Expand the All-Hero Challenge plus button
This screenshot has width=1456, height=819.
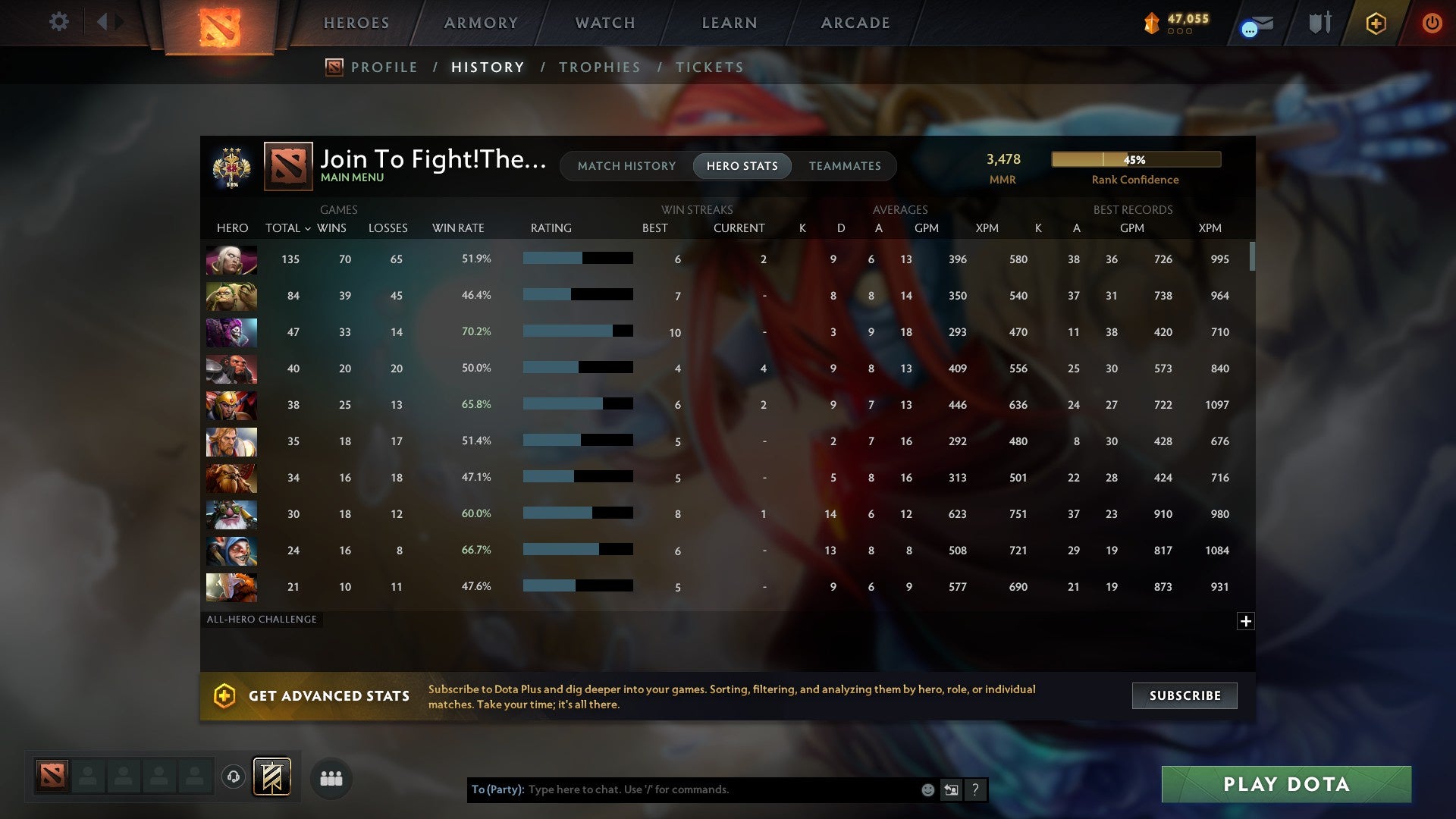pyautogui.click(x=1246, y=620)
